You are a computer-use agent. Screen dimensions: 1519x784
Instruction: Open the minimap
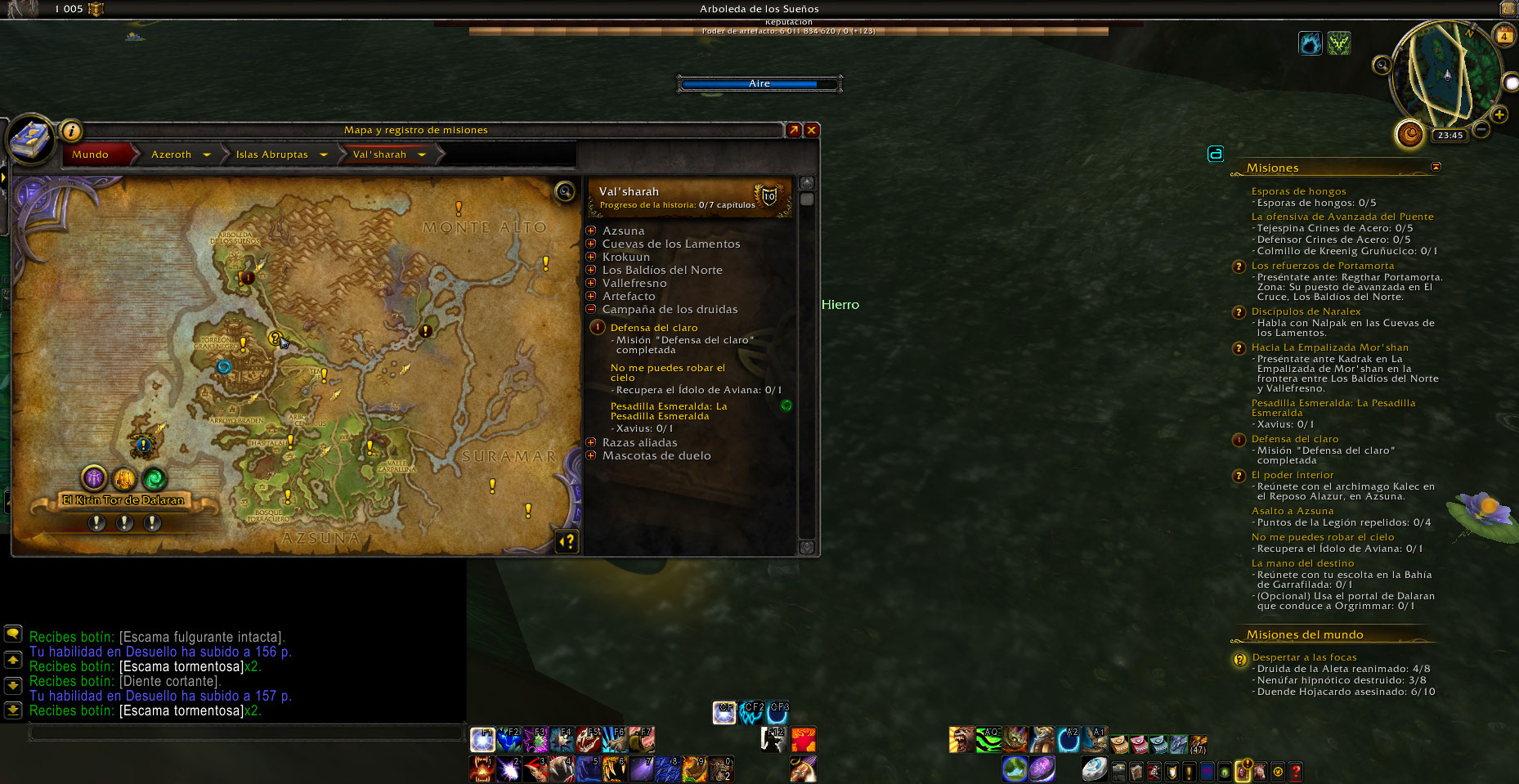tap(1446, 74)
